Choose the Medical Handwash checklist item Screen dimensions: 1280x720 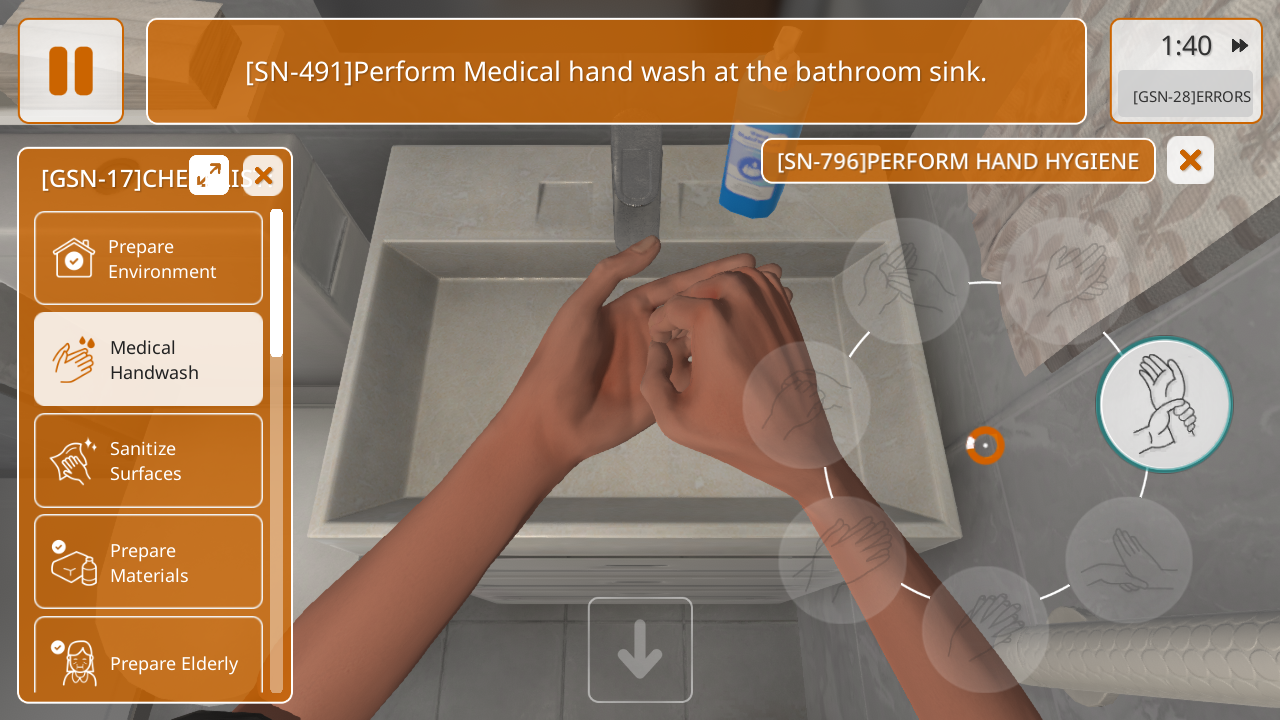point(148,359)
